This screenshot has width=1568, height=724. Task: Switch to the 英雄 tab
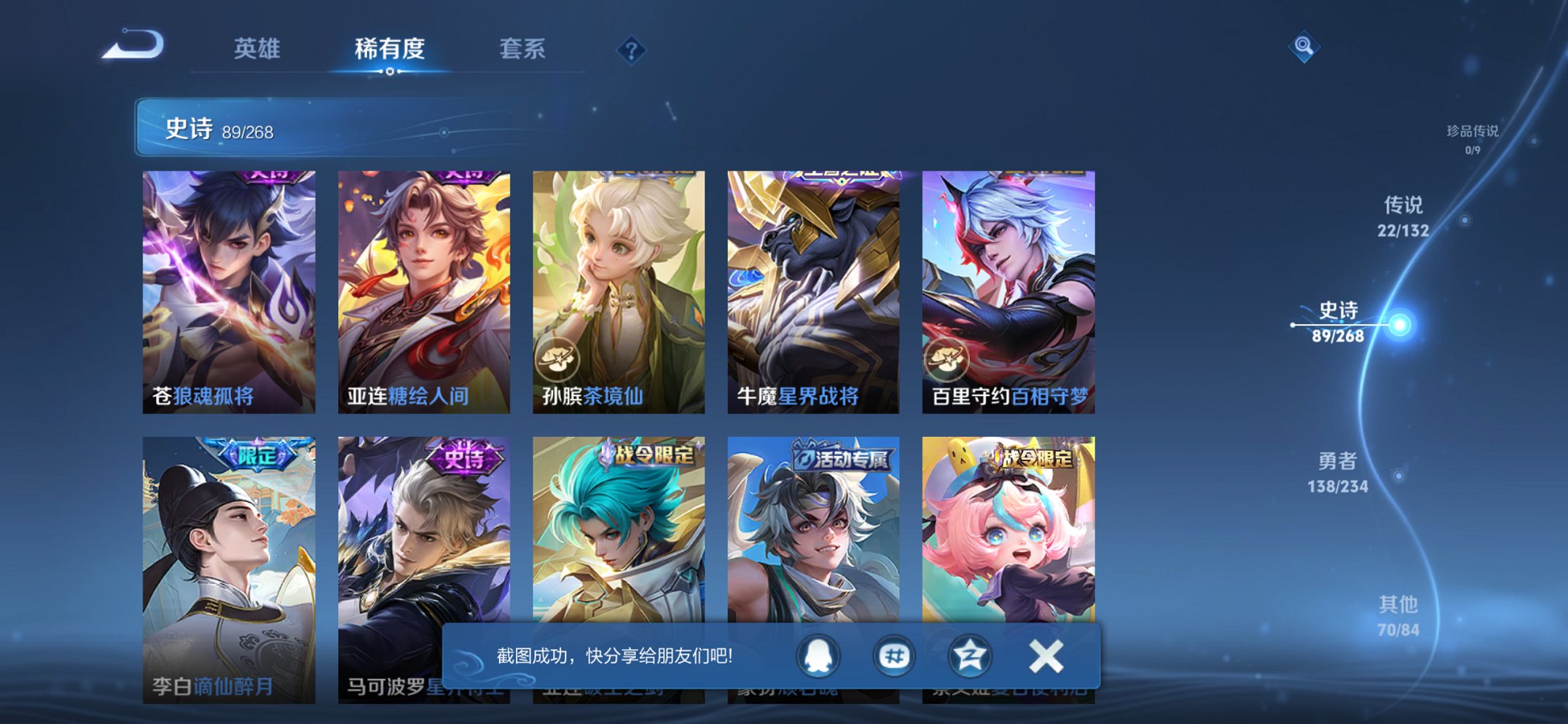pos(256,50)
